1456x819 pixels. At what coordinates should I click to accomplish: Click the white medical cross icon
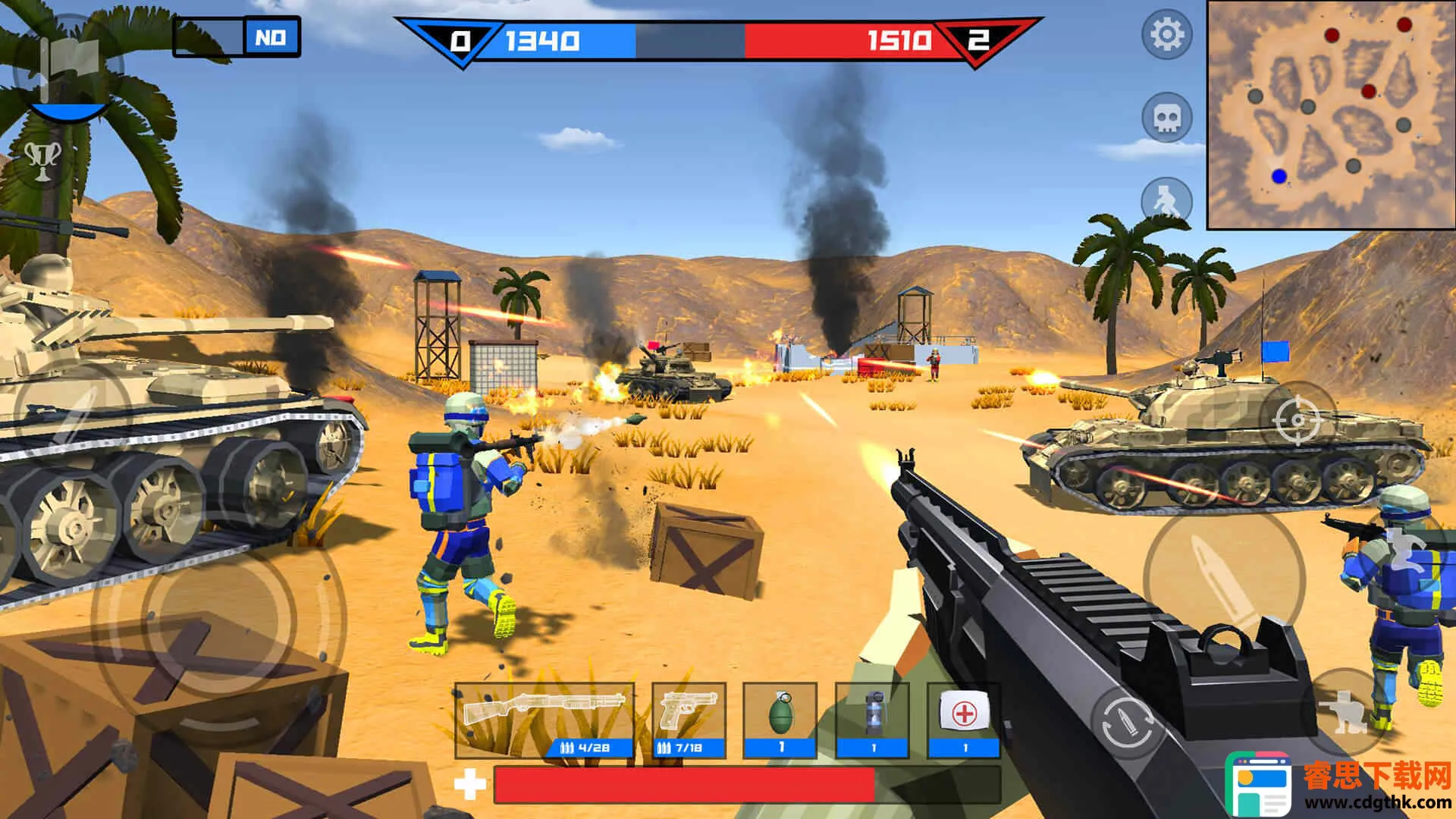[470, 784]
